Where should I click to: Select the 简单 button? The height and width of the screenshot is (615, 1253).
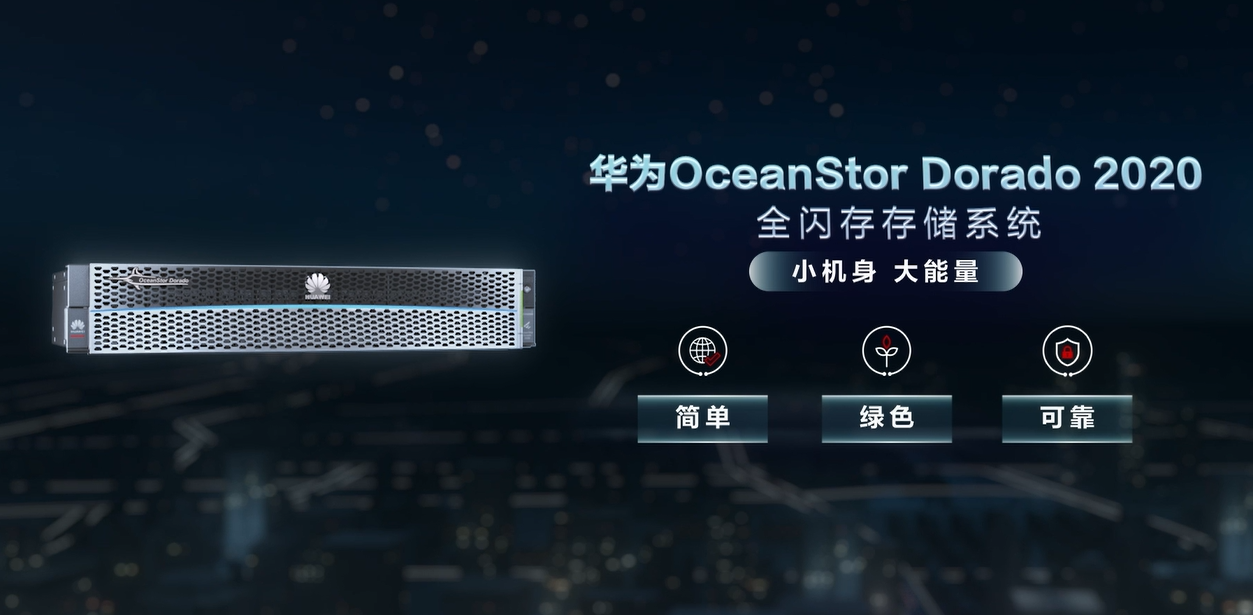pos(702,418)
